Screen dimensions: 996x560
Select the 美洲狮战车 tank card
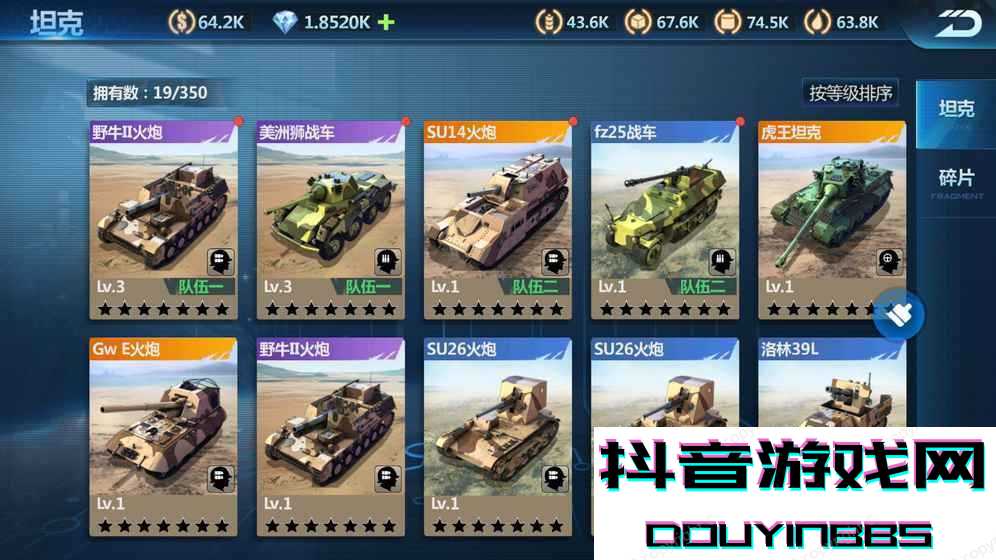pyautogui.click(x=330, y=220)
